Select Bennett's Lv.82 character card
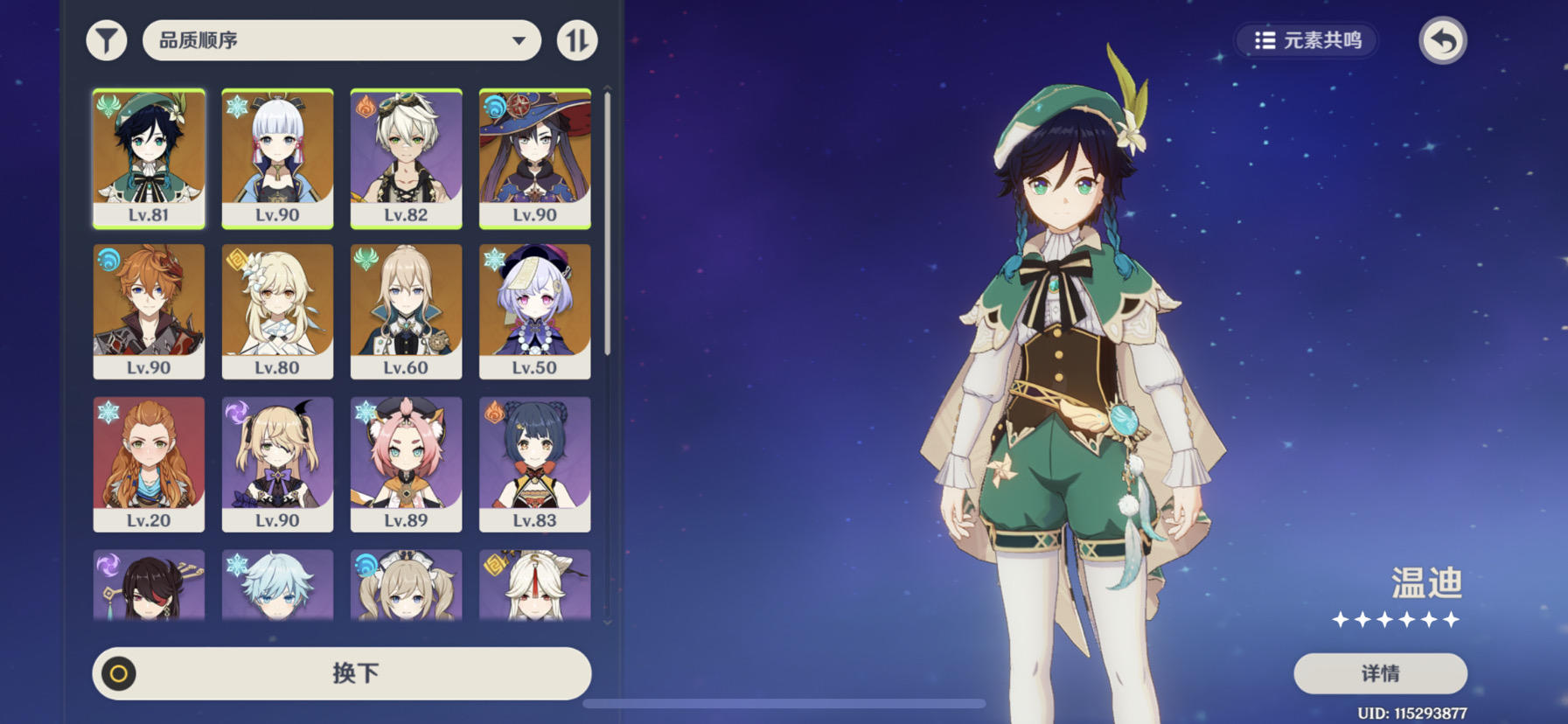The image size is (1568, 724). pyautogui.click(x=406, y=158)
